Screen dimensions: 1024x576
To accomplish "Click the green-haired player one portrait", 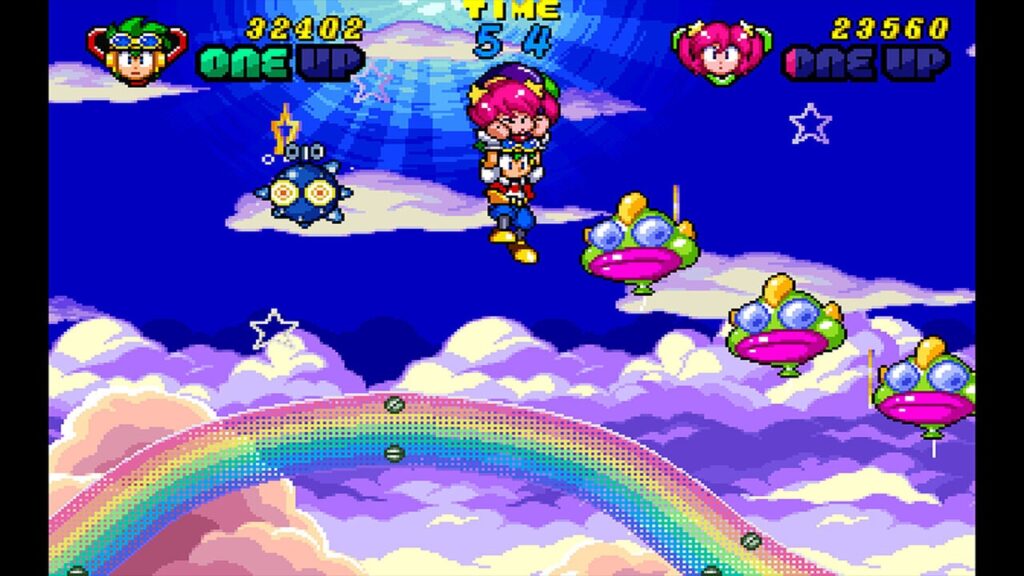I will [x=137, y=50].
